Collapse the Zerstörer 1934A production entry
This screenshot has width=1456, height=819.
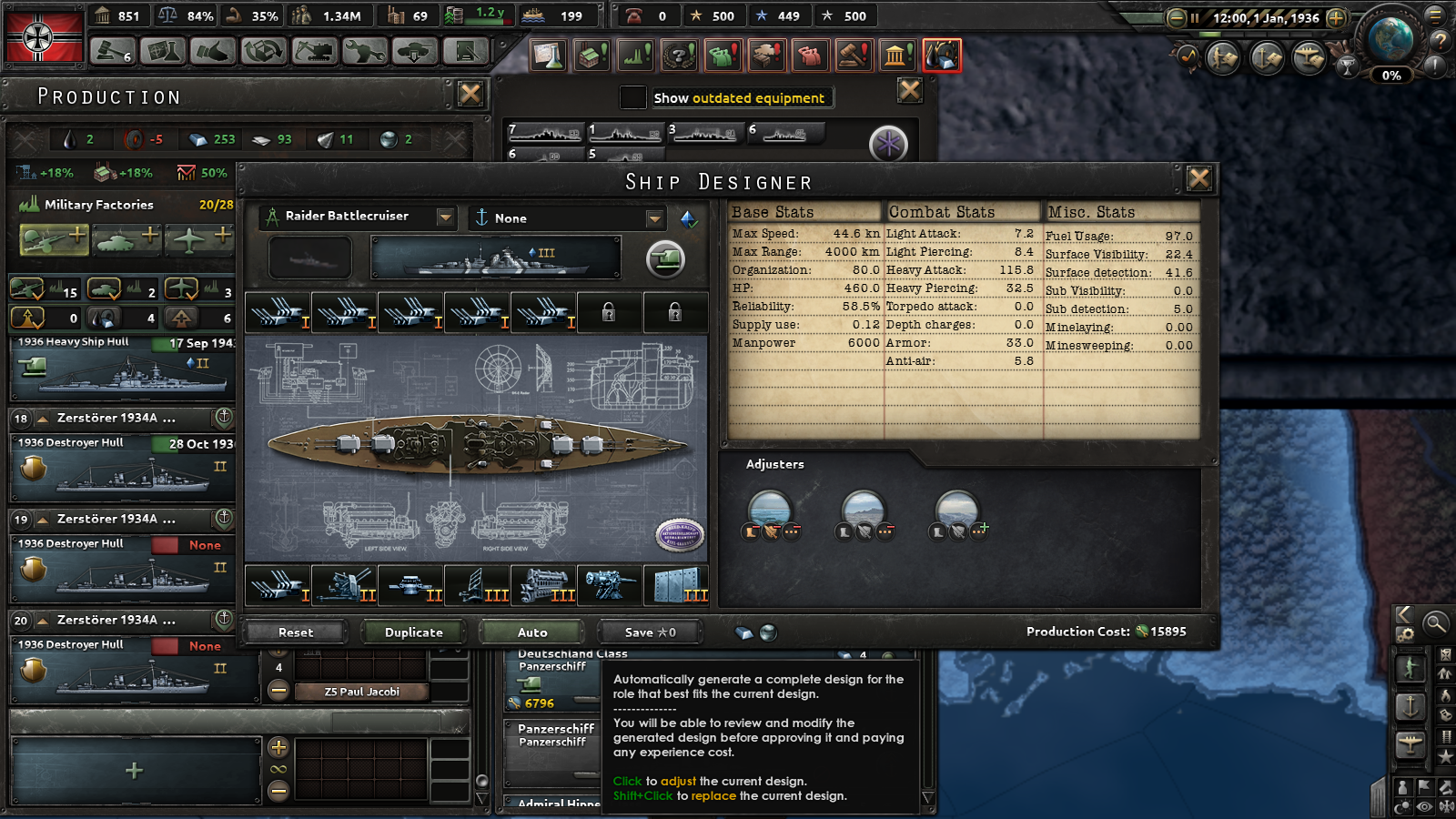45,419
